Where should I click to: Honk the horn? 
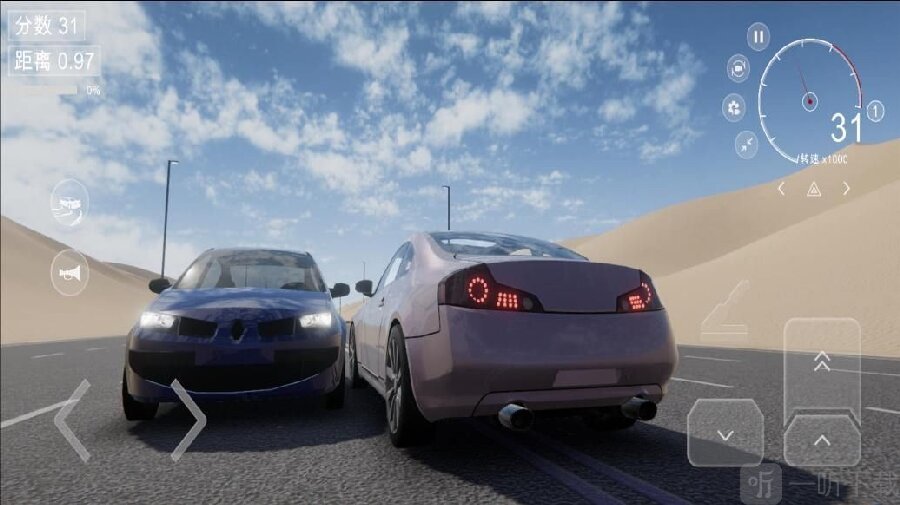point(69,272)
